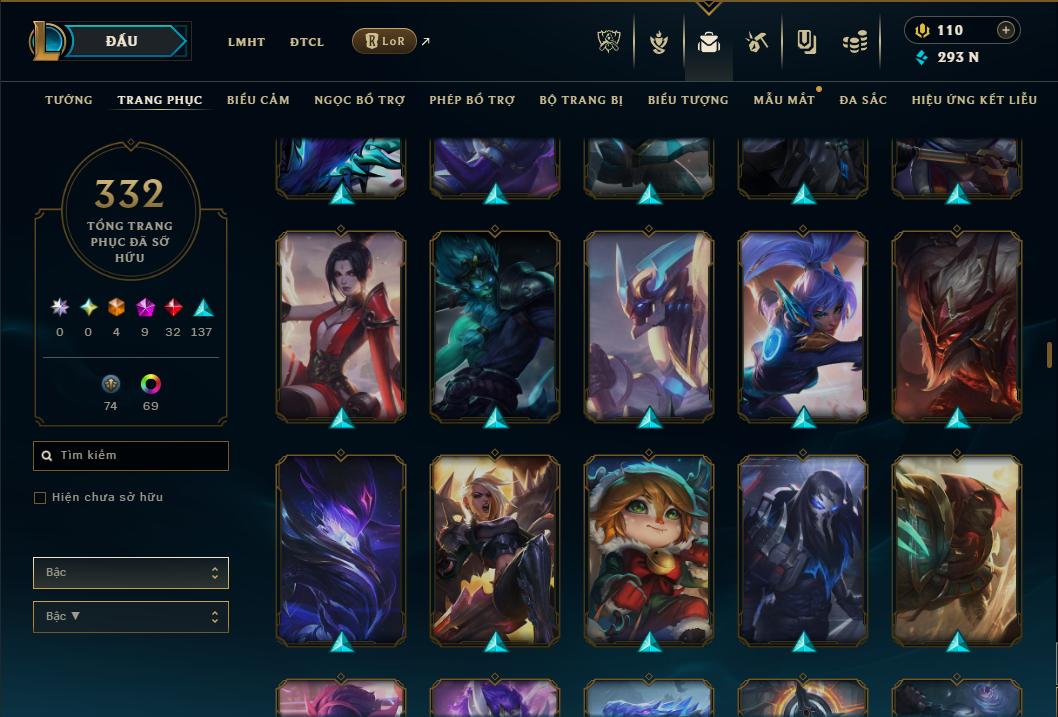Click the Tìm kiếm search field

tap(131, 456)
